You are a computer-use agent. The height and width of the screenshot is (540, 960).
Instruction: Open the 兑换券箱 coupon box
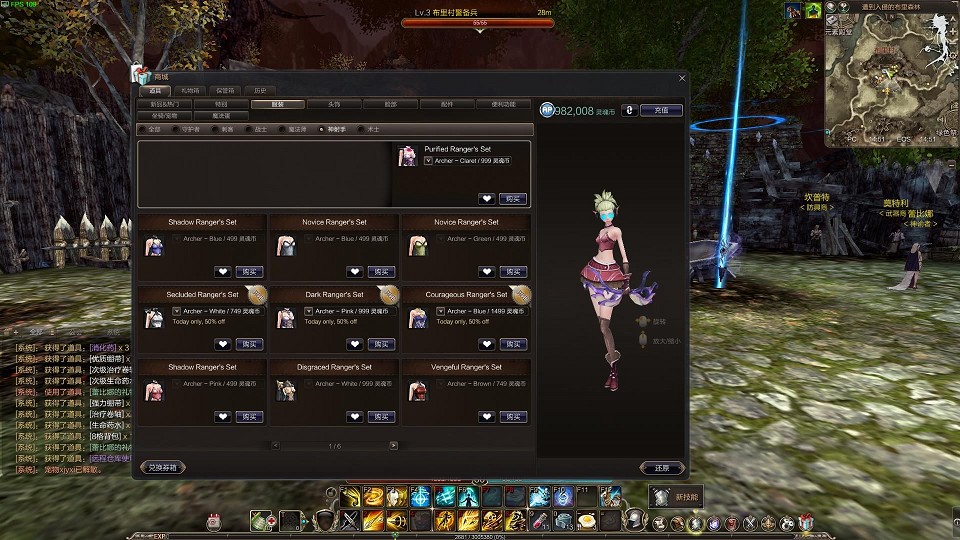163,467
